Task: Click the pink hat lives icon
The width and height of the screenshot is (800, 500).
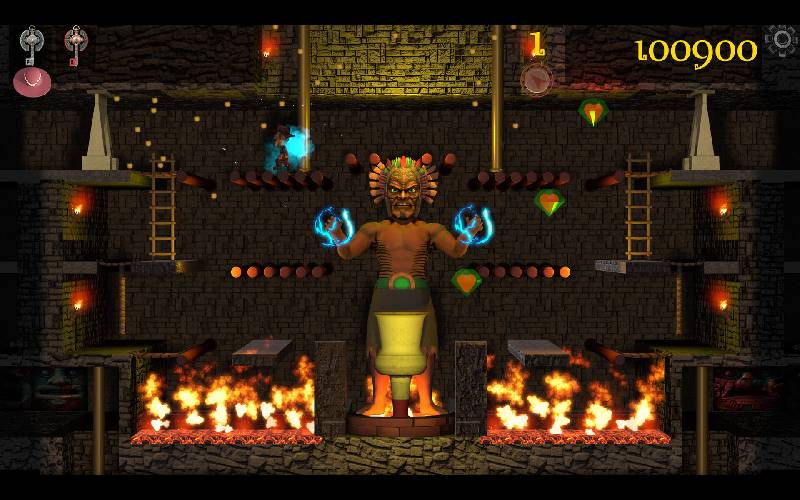Action: [32, 82]
